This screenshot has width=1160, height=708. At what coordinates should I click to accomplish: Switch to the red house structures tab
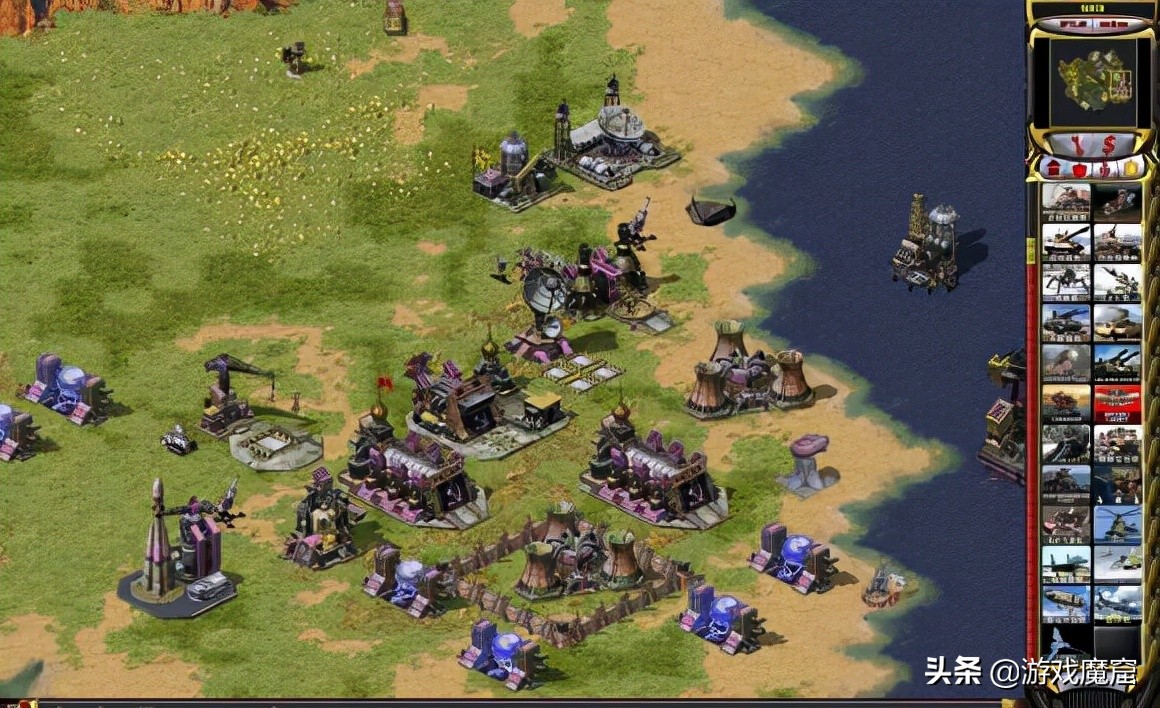1055,168
